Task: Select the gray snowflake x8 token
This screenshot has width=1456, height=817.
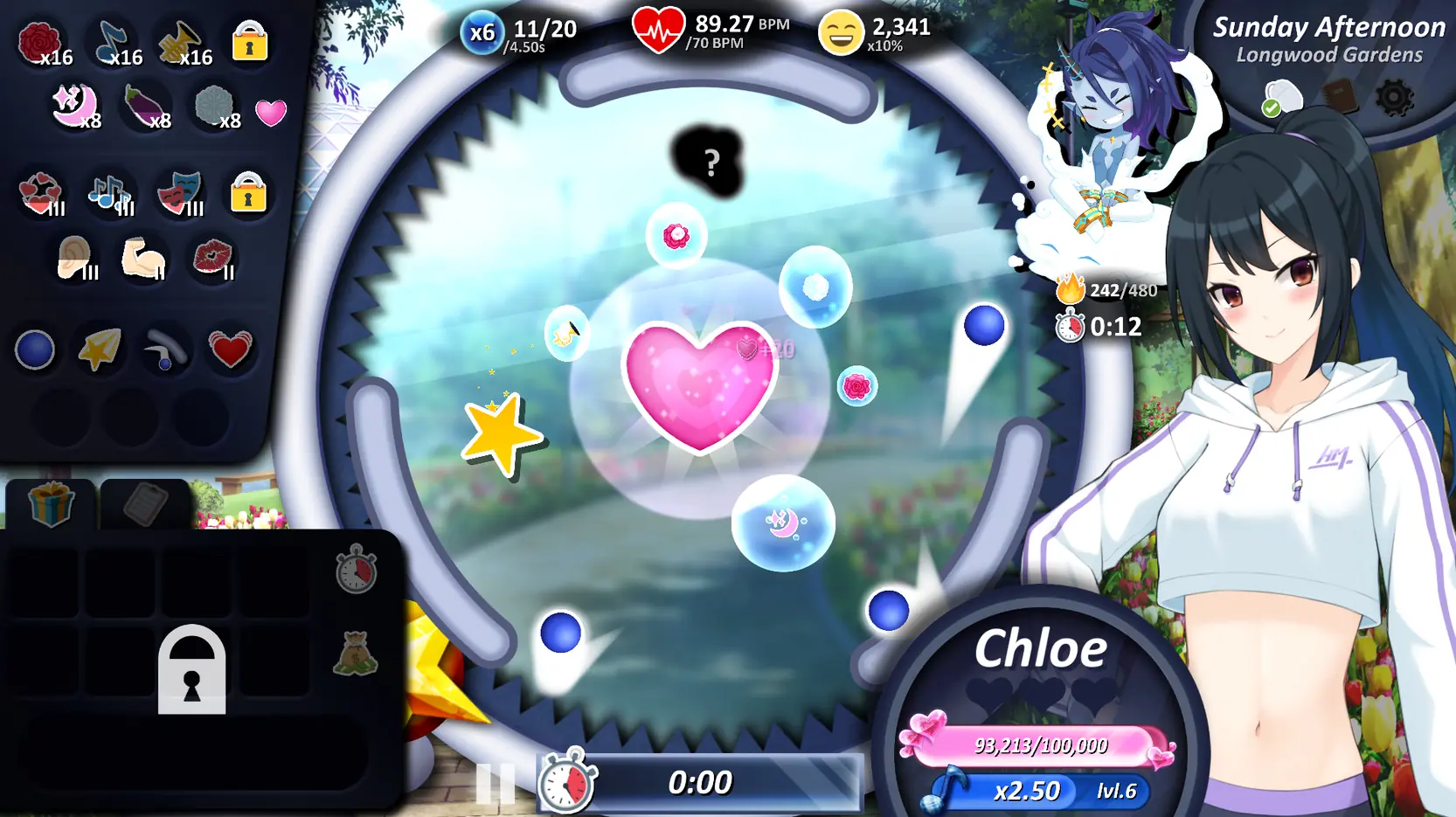Action: (215, 107)
